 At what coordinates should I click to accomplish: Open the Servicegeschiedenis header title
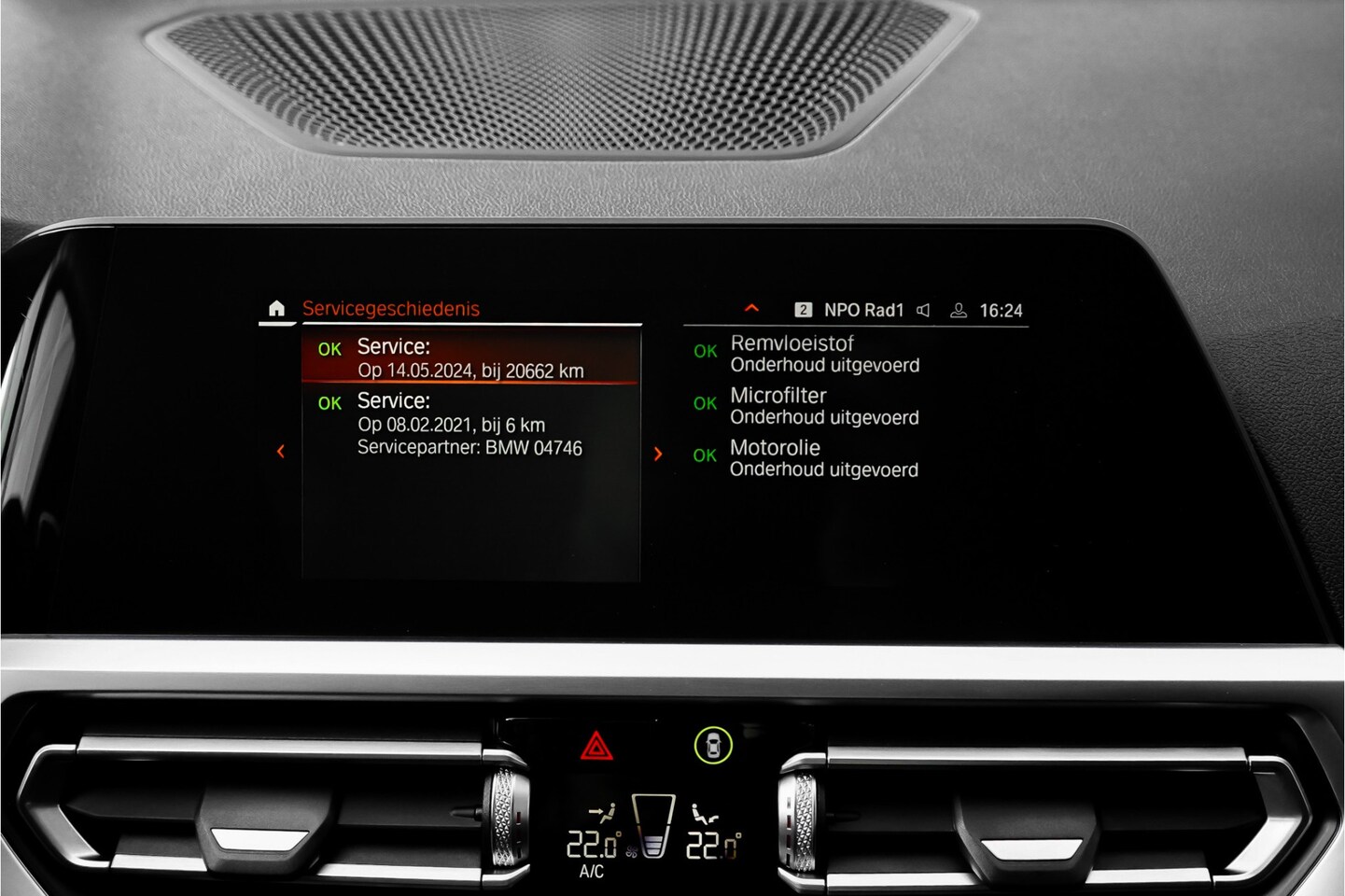[x=390, y=309]
